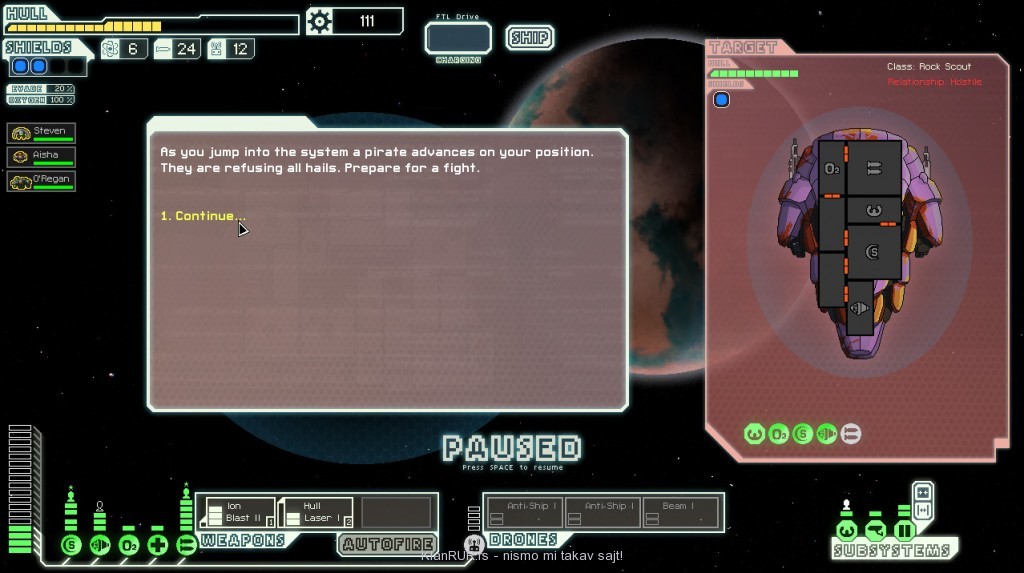
Task: Activate the Beam I drone slot
Action: (681, 512)
